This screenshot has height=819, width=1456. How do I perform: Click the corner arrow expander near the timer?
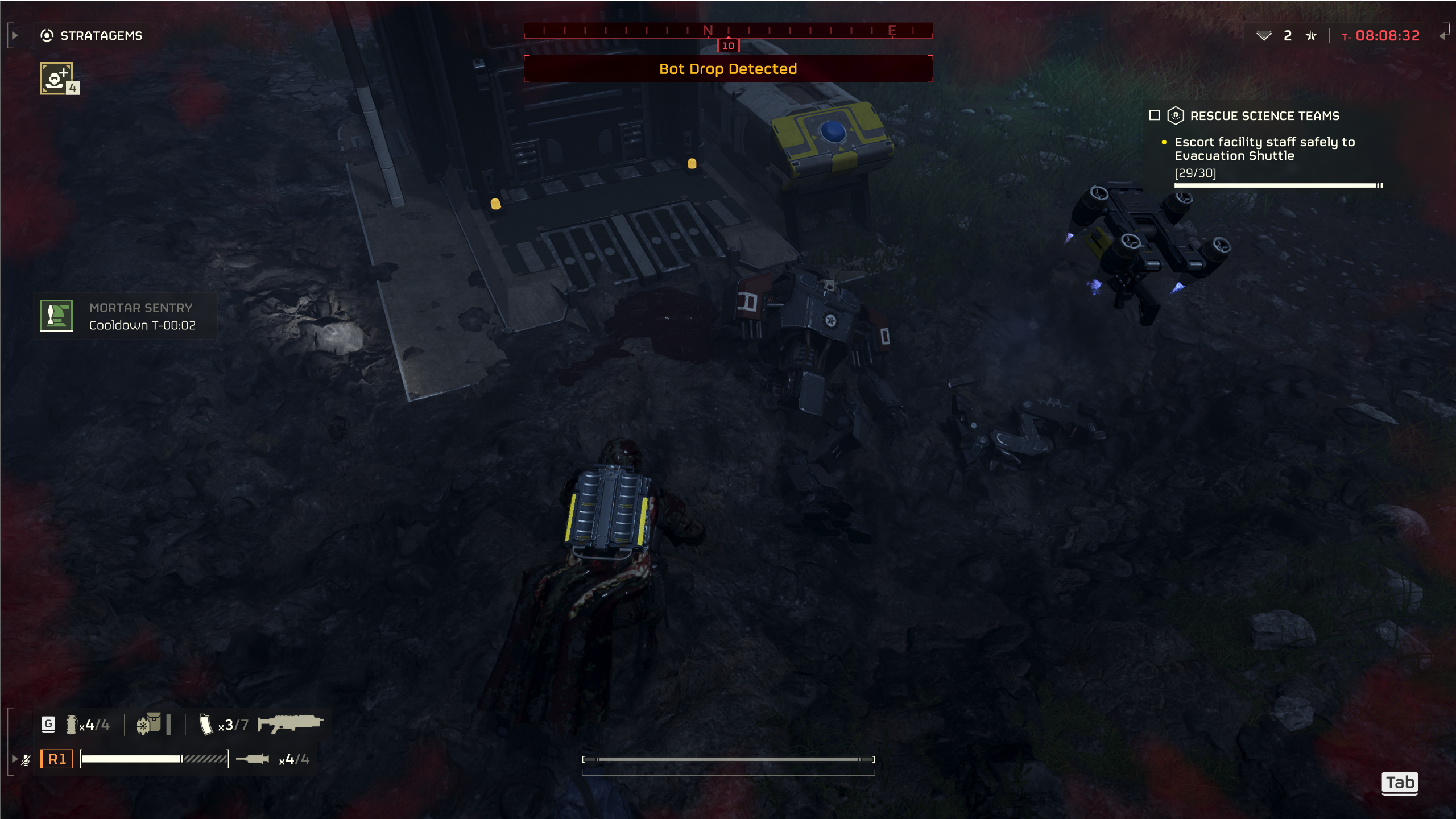[1443, 35]
